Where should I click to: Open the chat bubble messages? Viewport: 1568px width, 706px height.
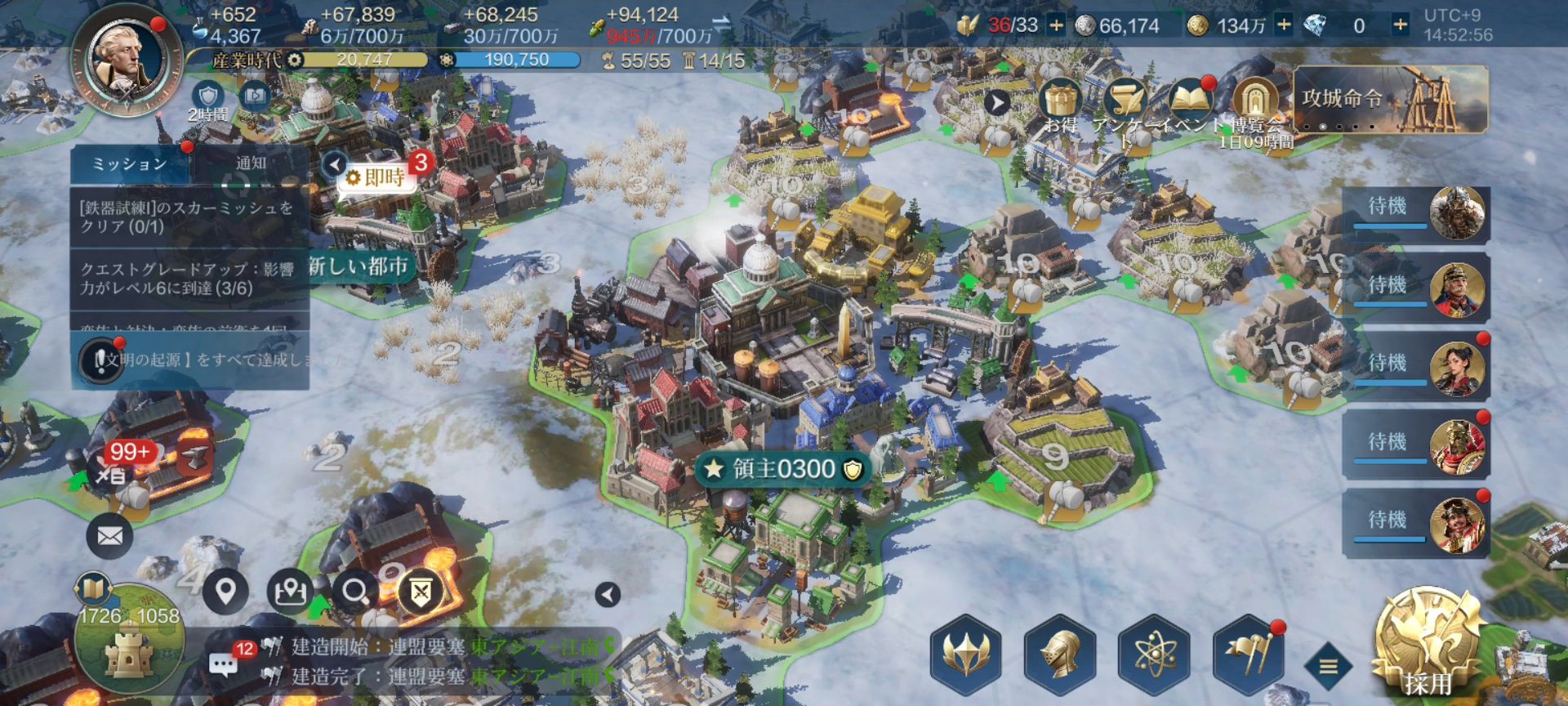[224, 664]
